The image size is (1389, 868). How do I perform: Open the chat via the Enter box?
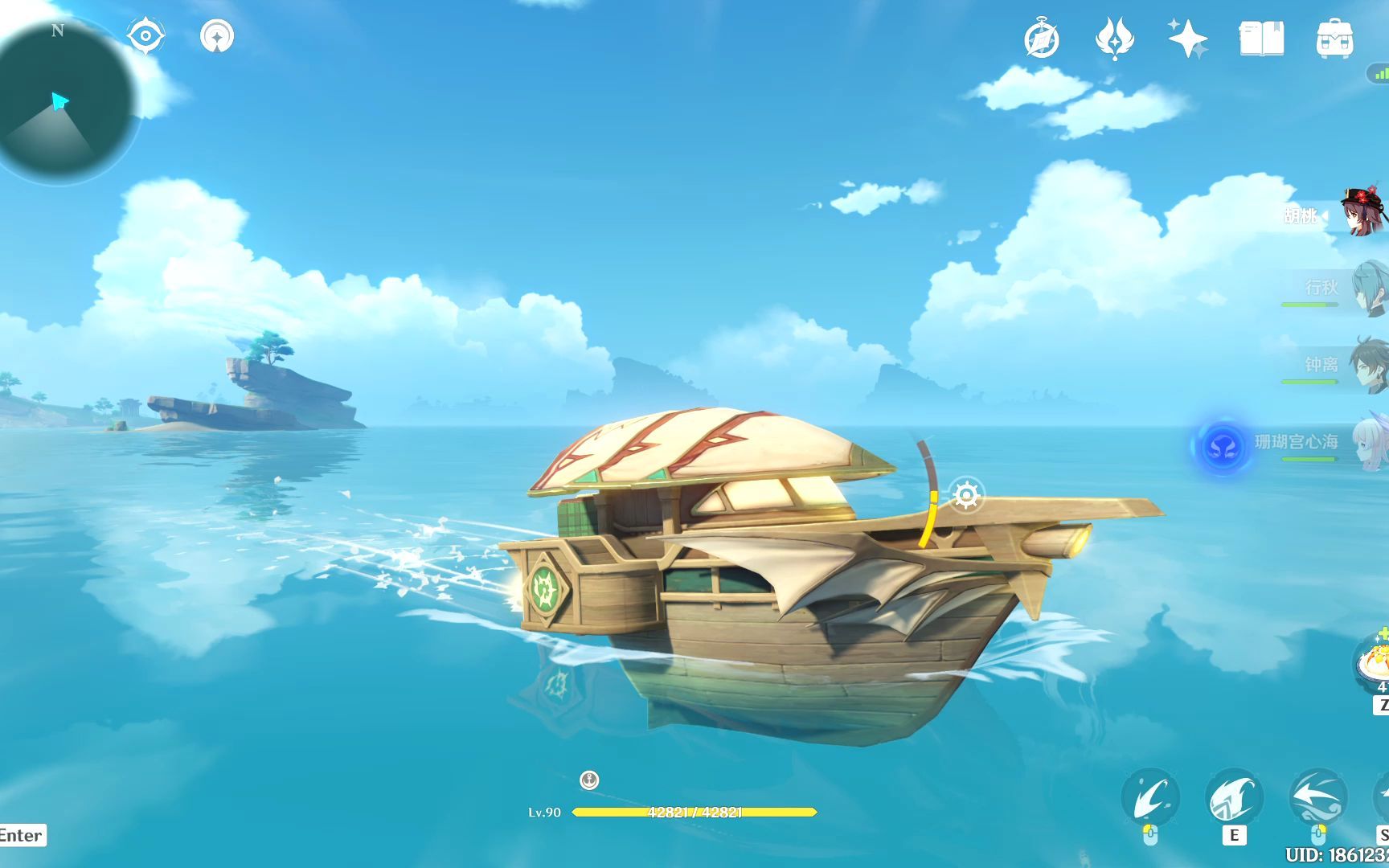[22, 835]
